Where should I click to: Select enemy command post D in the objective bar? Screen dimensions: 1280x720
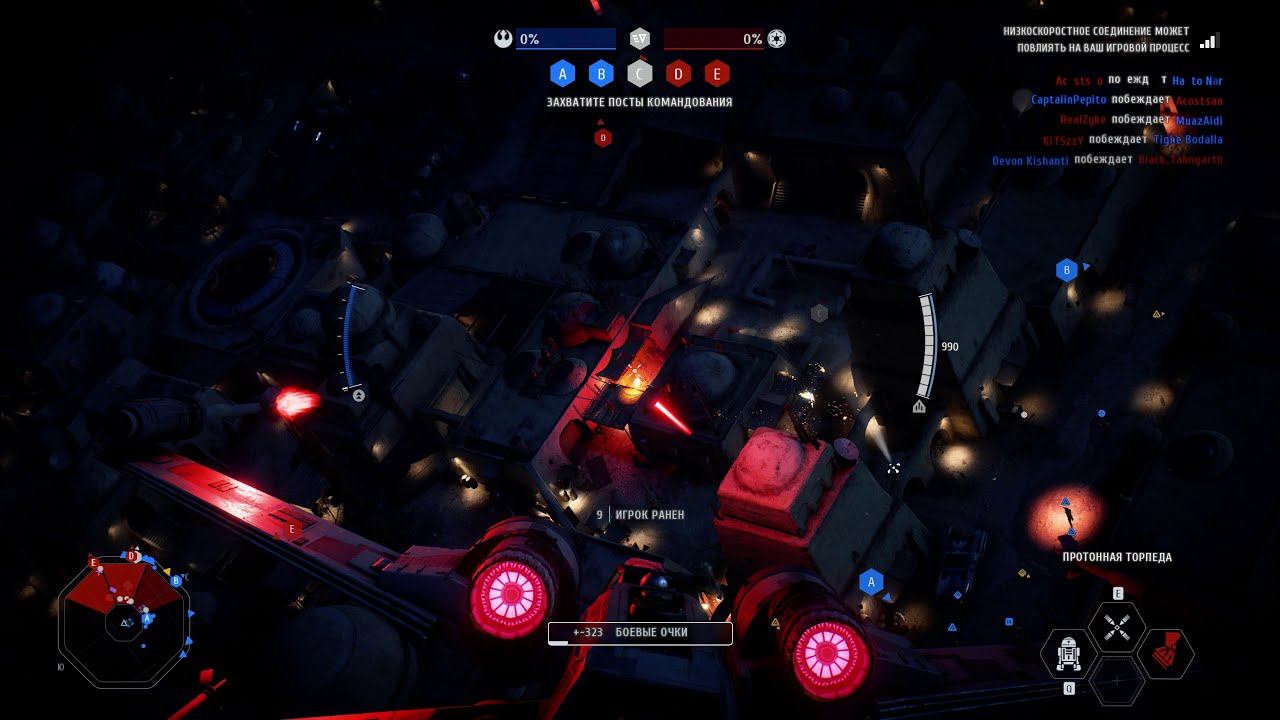[x=678, y=73]
